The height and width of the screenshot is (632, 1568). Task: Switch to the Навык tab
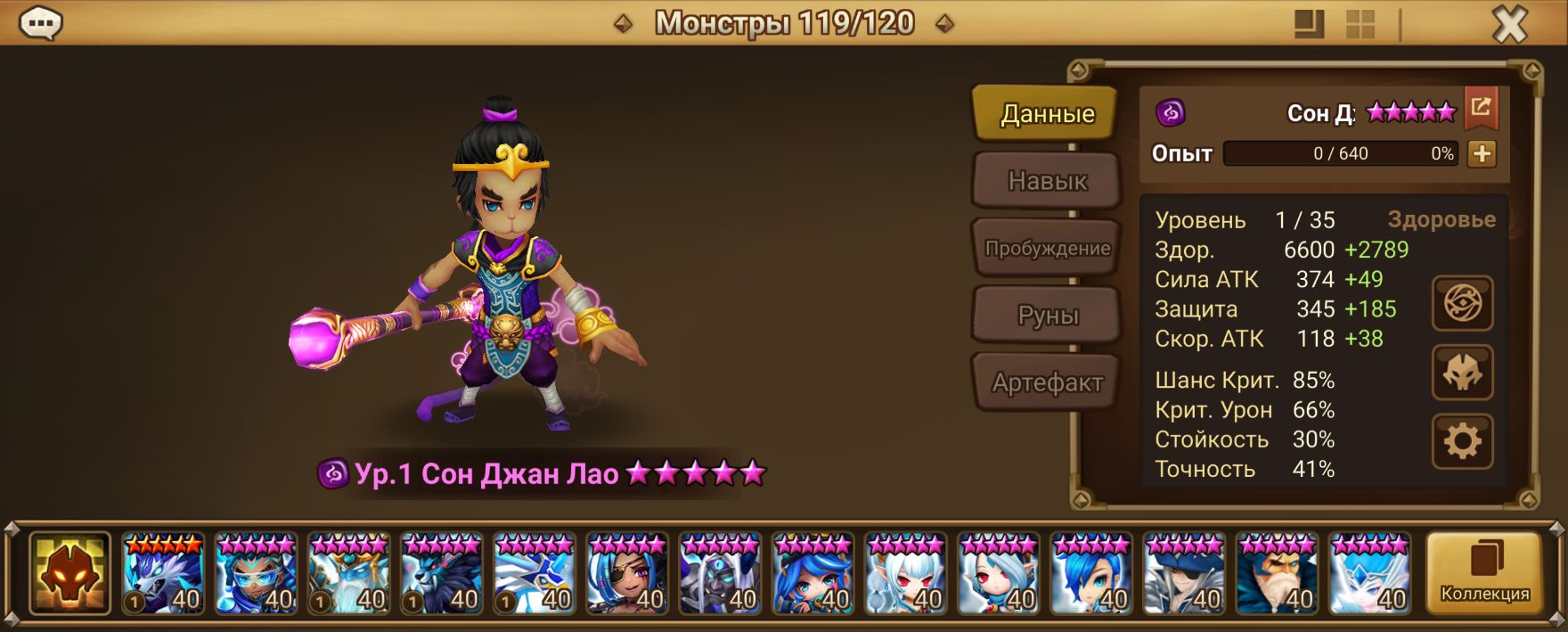click(1047, 181)
